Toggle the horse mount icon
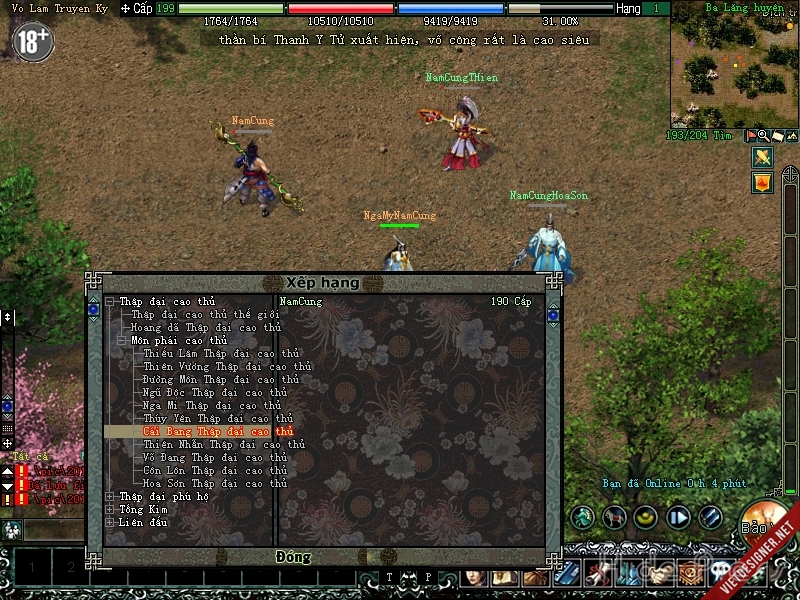The height and width of the screenshot is (600, 800). click(x=615, y=517)
